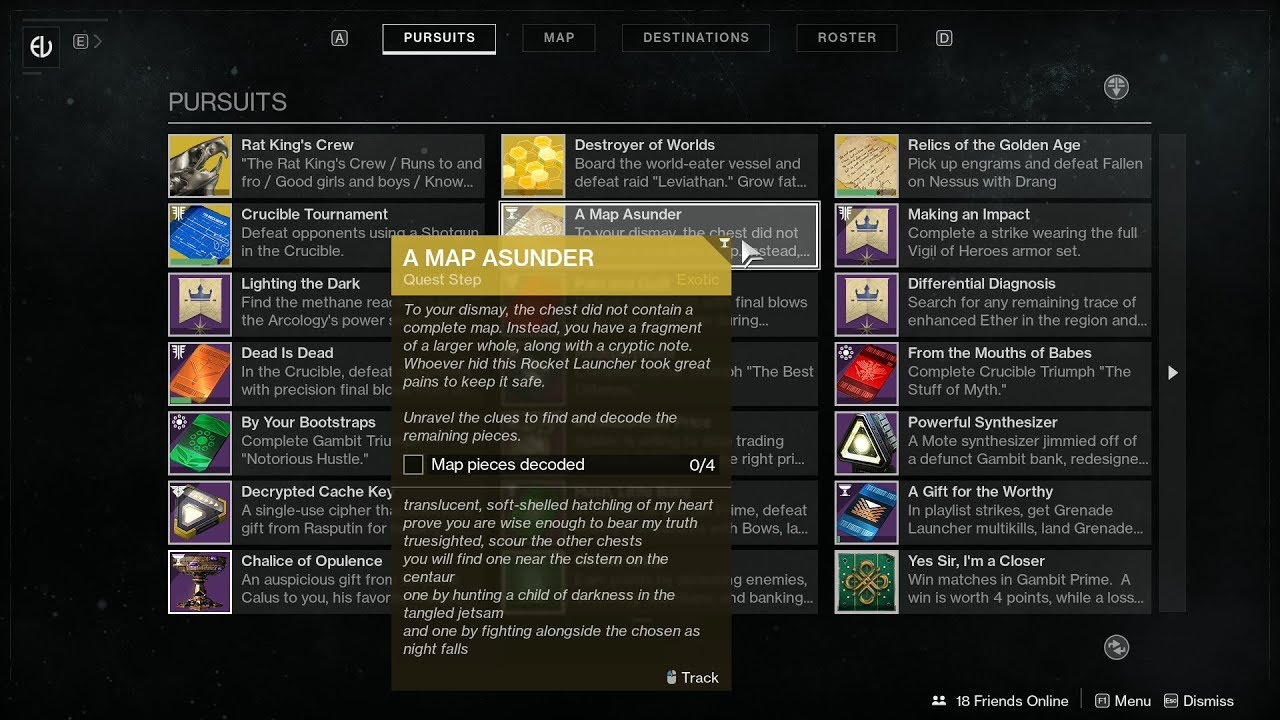Select the Relics of the Golden Age scroll icon

[866, 165]
